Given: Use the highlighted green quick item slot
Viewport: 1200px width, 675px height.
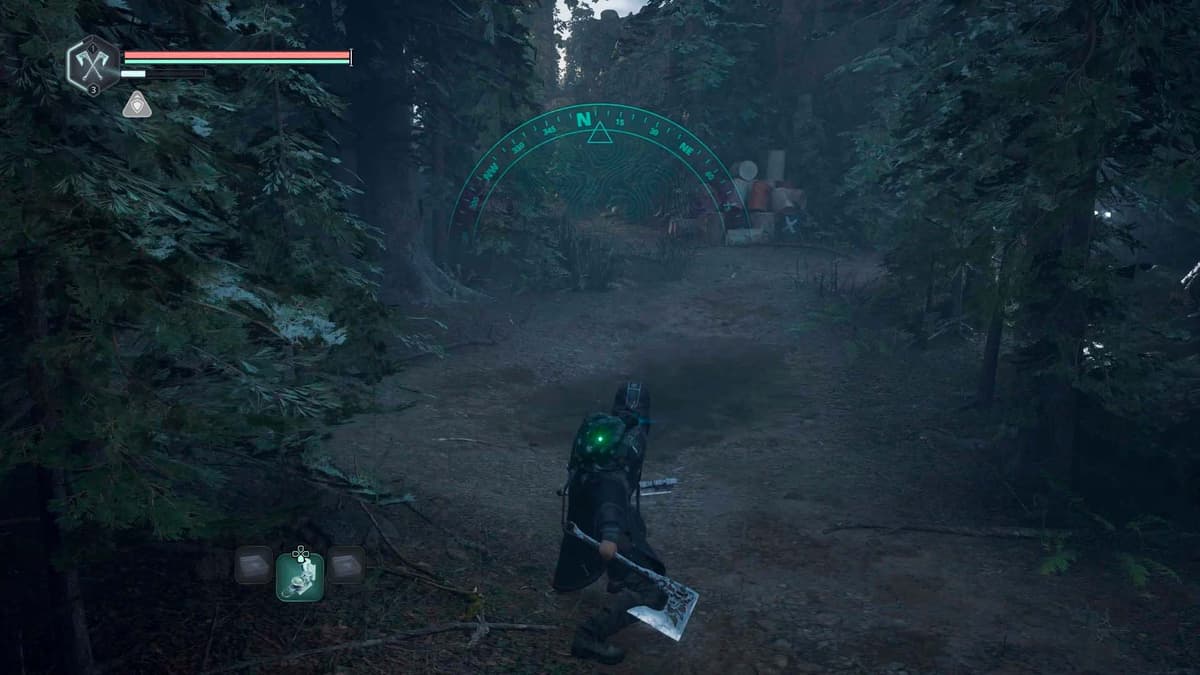Looking at the screenshot, I should 300,577.
